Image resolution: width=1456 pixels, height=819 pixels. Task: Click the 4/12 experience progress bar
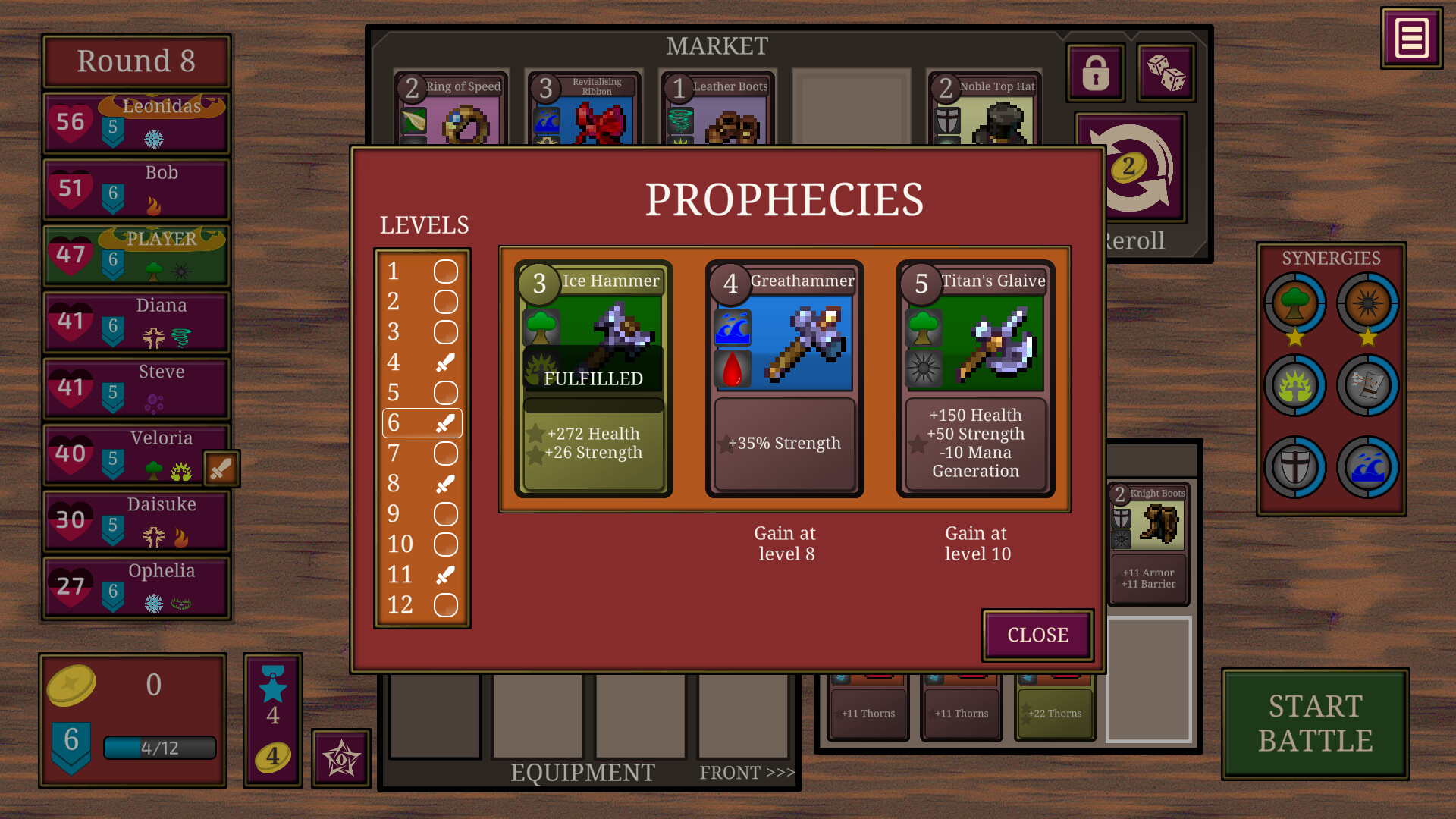(159, 748)
